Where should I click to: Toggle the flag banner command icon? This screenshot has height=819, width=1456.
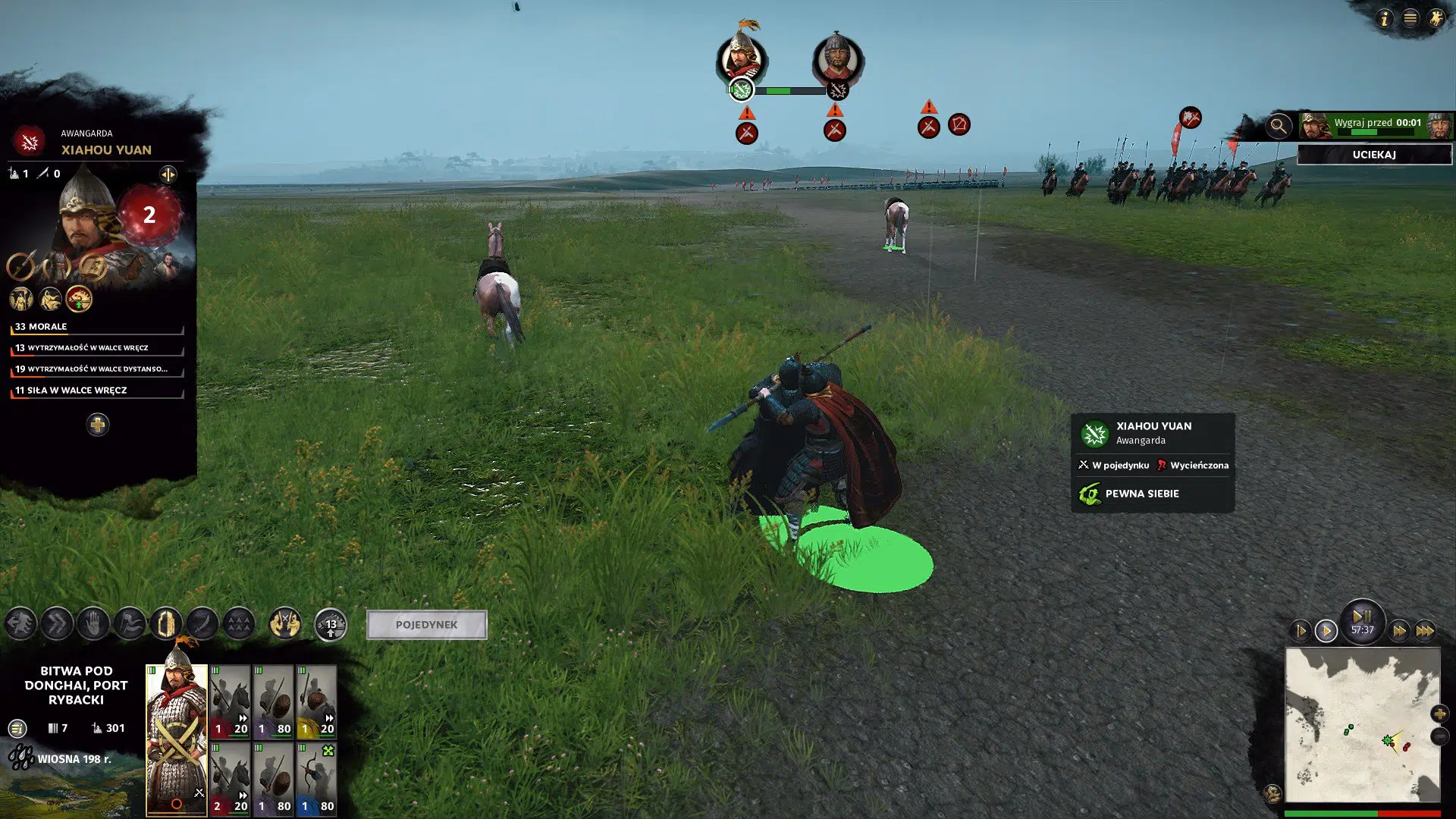[129, 624]
